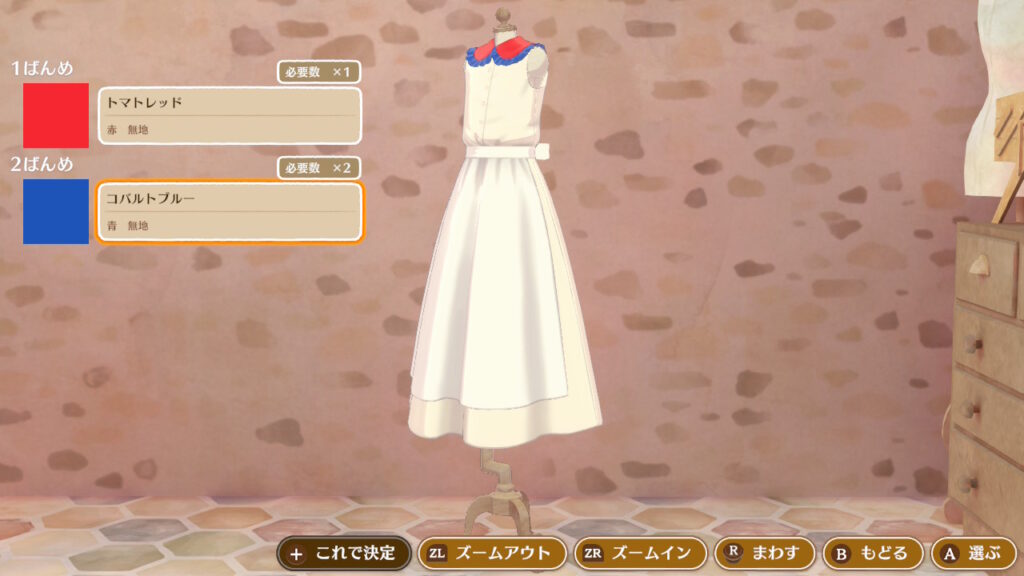Choose with the 選ぶ button
Image resolution: width=1024 pixels, height=576 pixels.
click(973, 552)
